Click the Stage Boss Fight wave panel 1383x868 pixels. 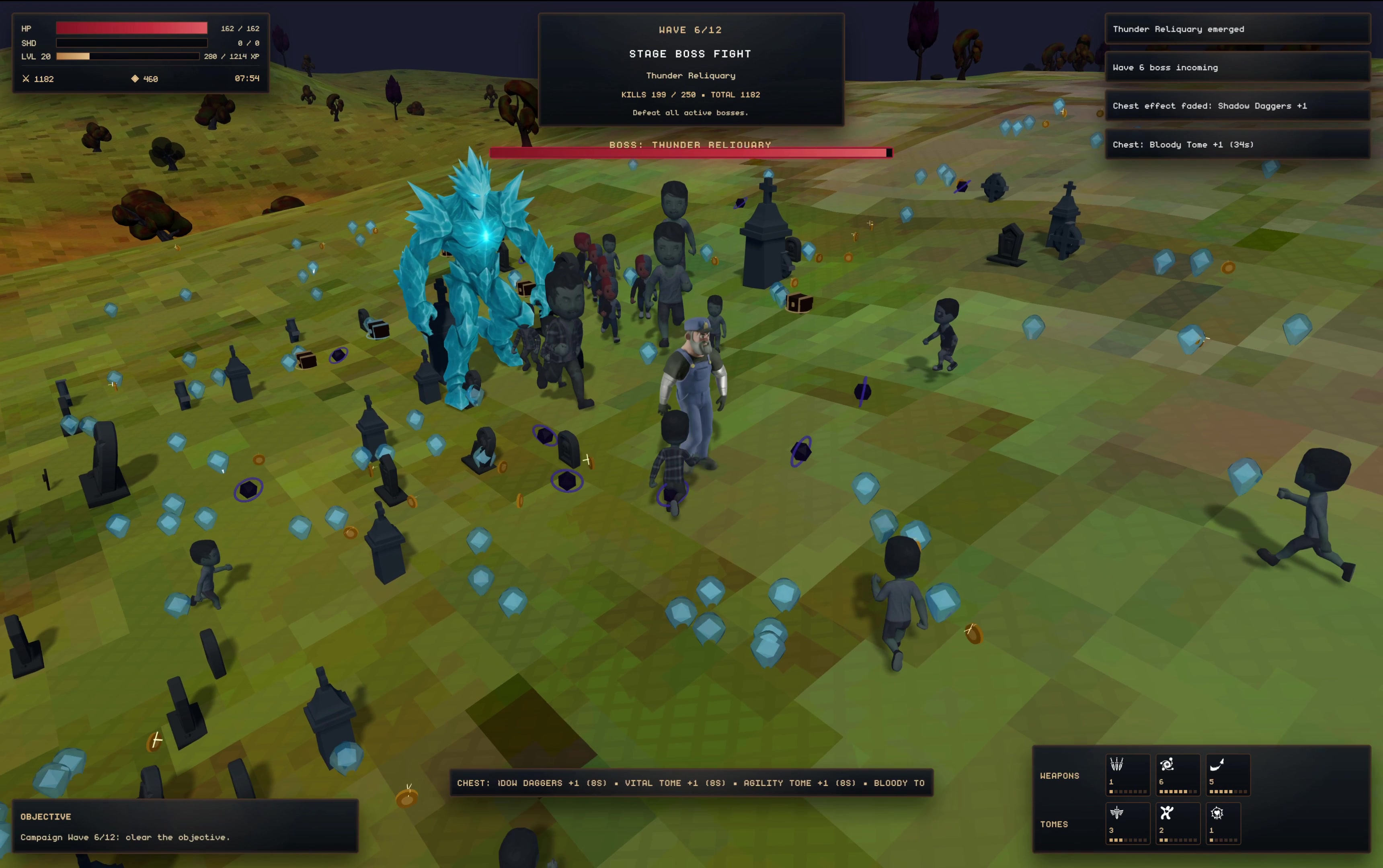(x=691, y=70)
